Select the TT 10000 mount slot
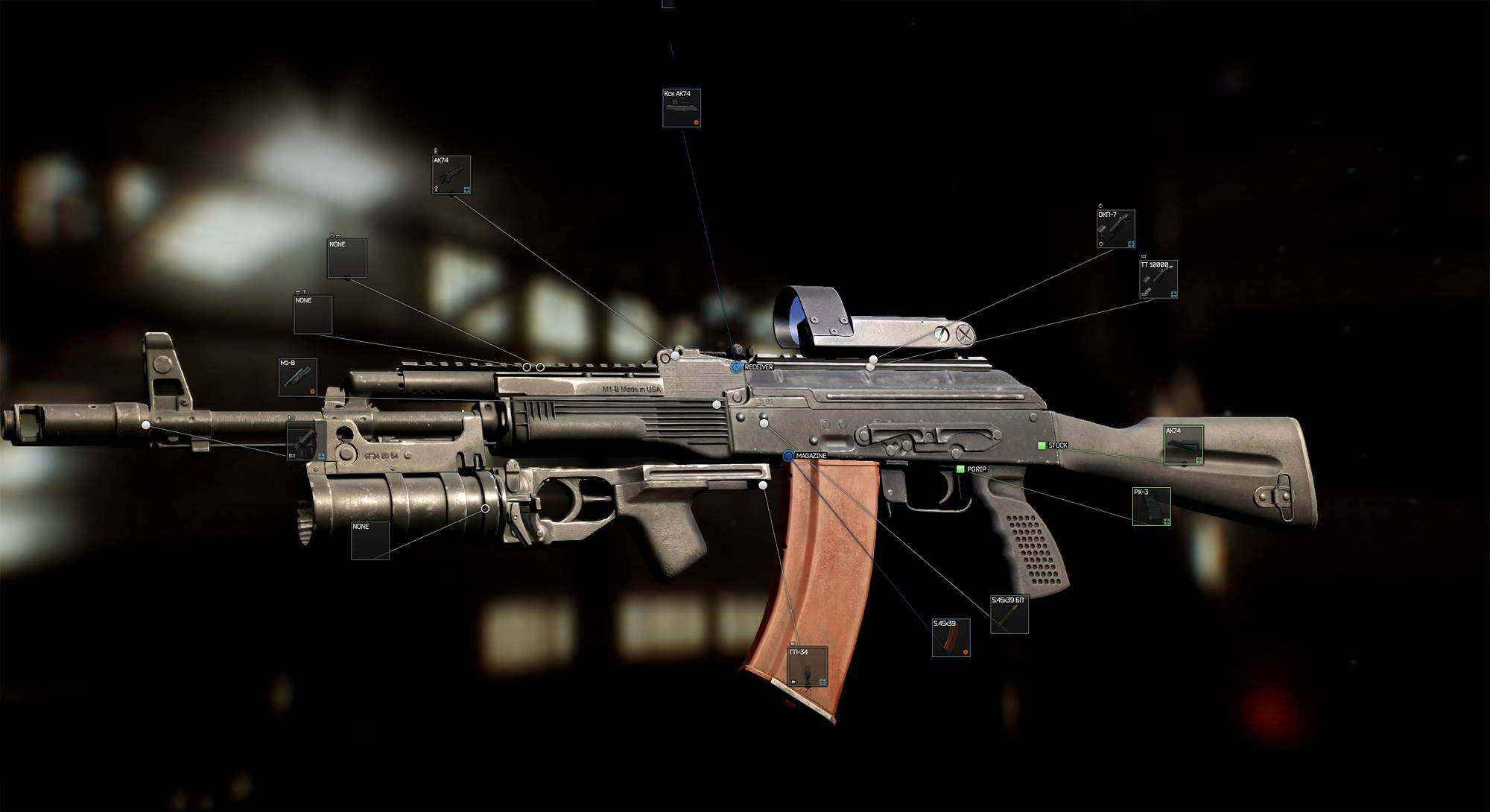Screen dimensions: 1490x812 pos(1158,279)
